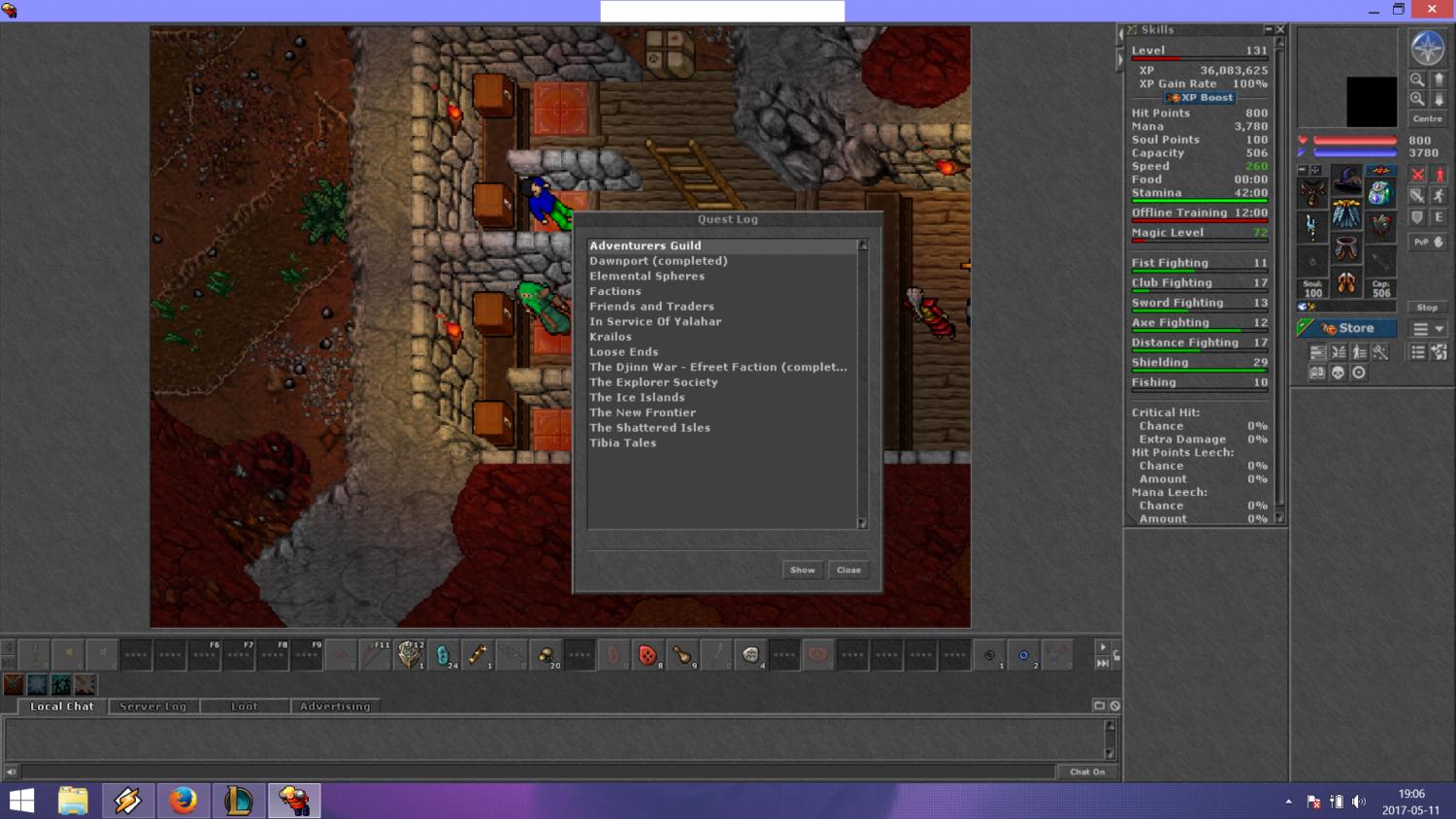Click the Centre minimap button
This screenshot has height=819, width=1456.
click(x=1427, y=118)
